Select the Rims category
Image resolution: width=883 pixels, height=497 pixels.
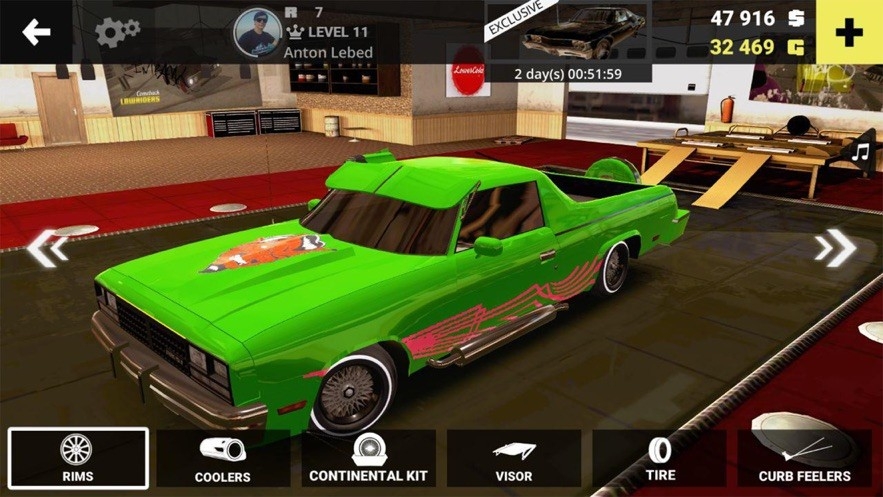(78, 459)
